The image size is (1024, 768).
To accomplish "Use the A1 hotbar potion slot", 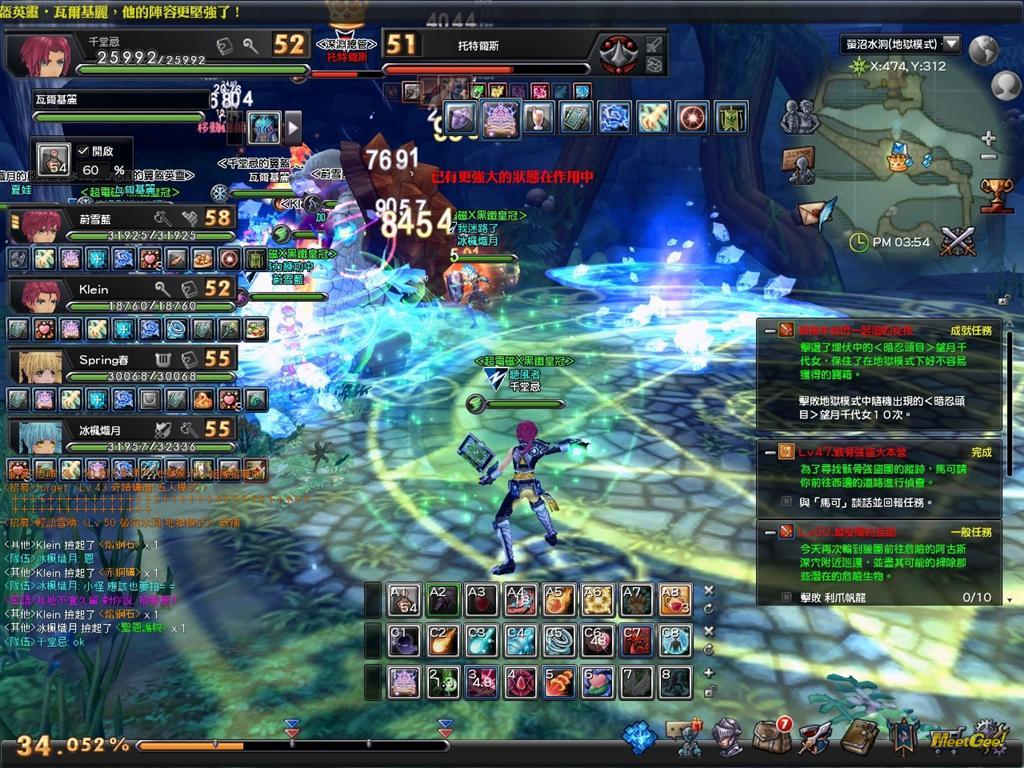I will tap(405, 599).
